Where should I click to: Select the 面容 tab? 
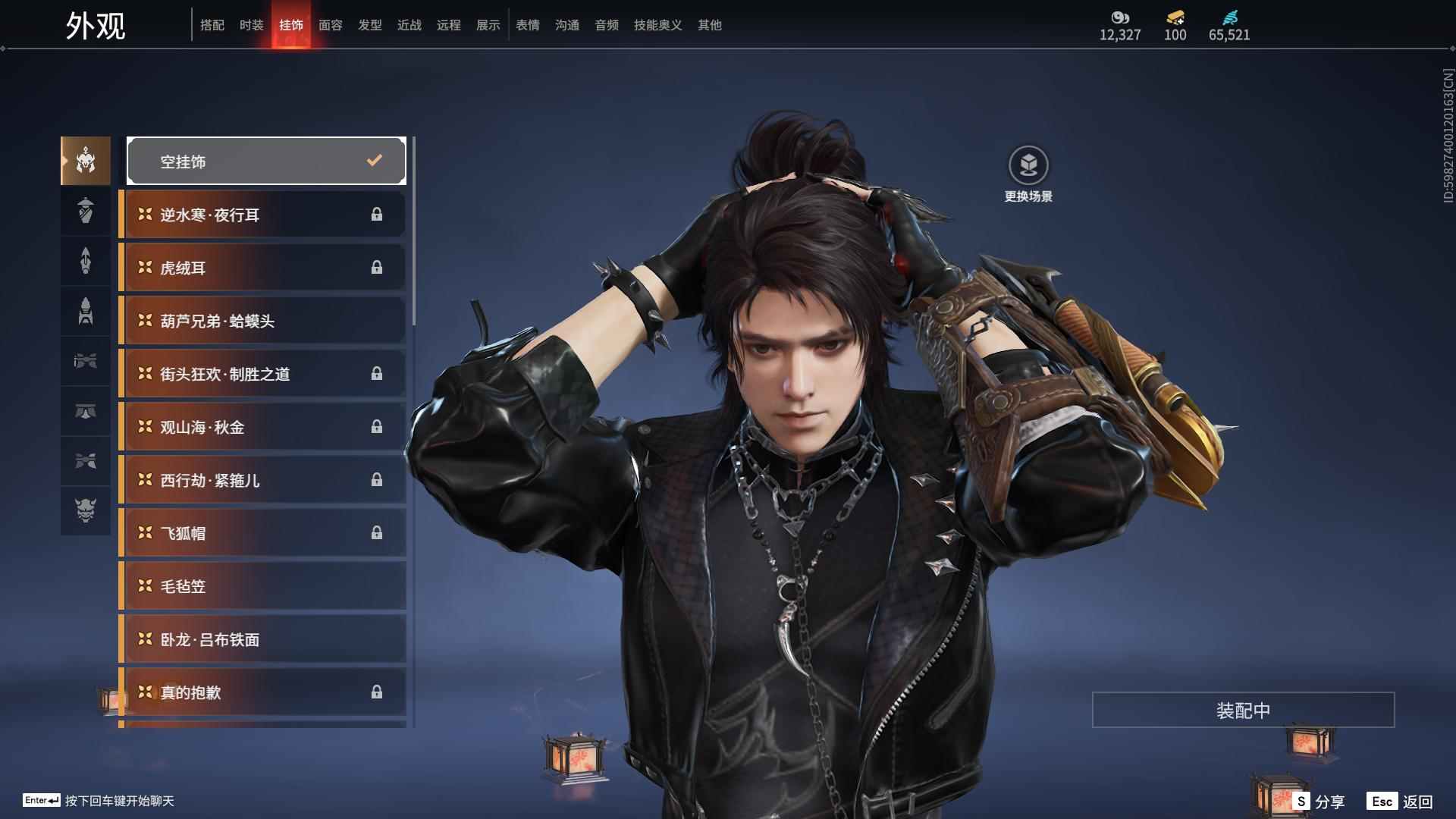(x=330, y=25)
